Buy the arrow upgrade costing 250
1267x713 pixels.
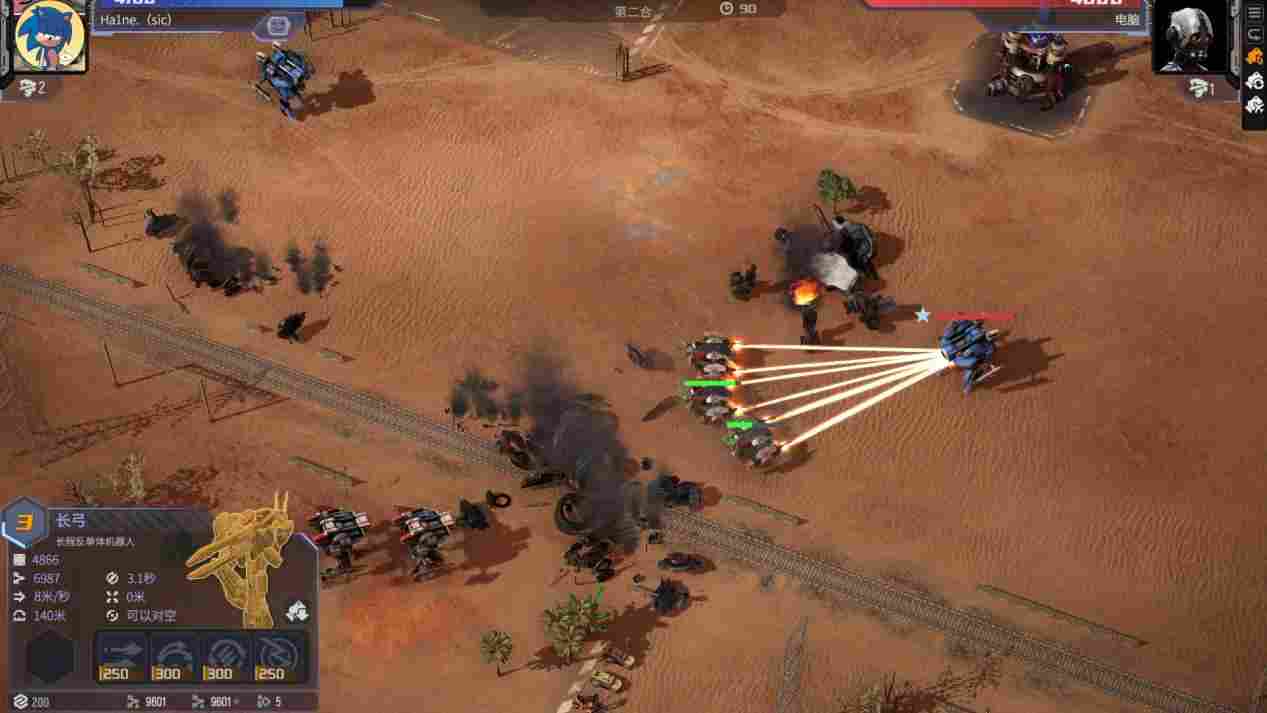pos(121,657)
